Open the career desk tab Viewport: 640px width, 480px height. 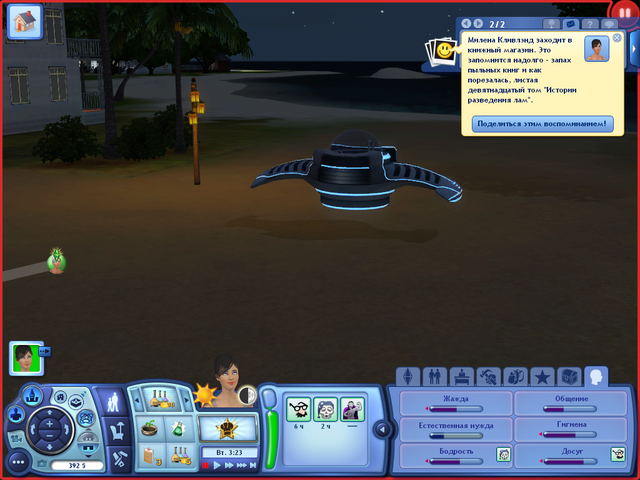461,377
